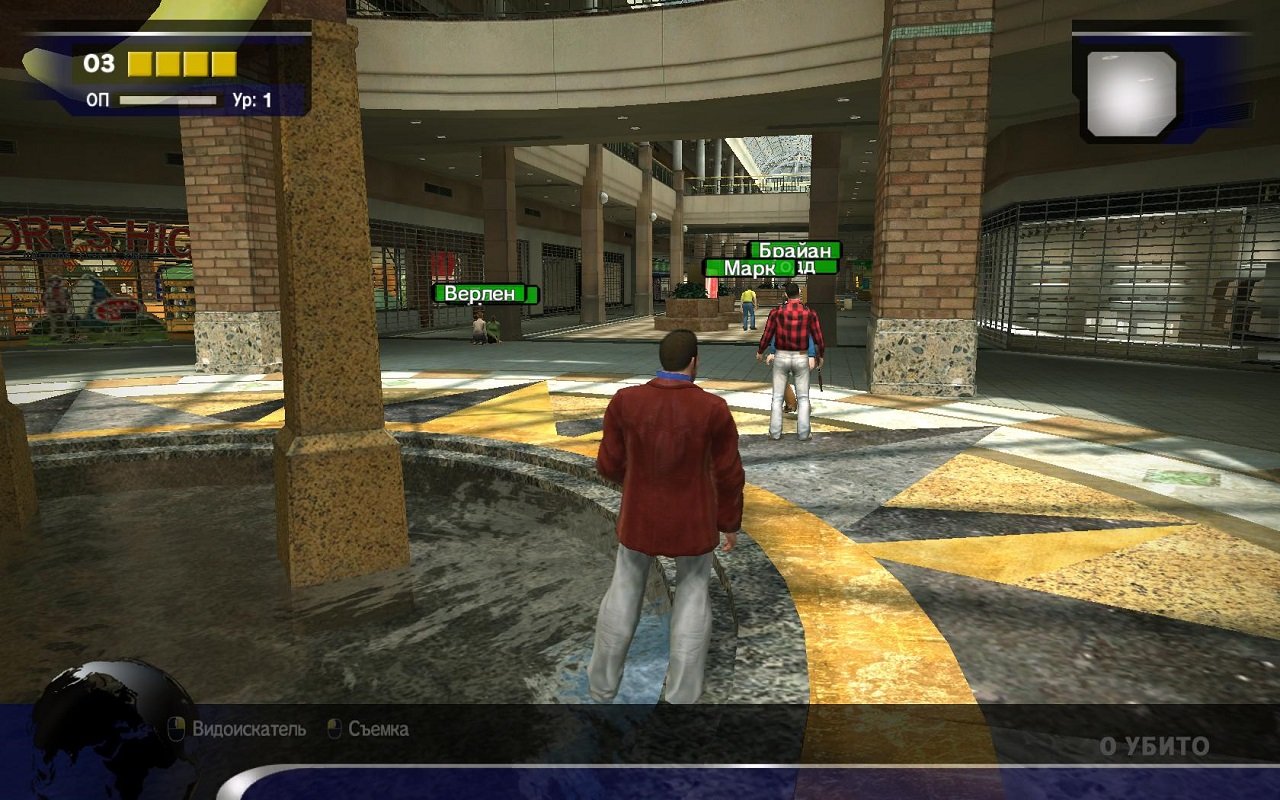Select the inventory item slot box

point(1132,93)
